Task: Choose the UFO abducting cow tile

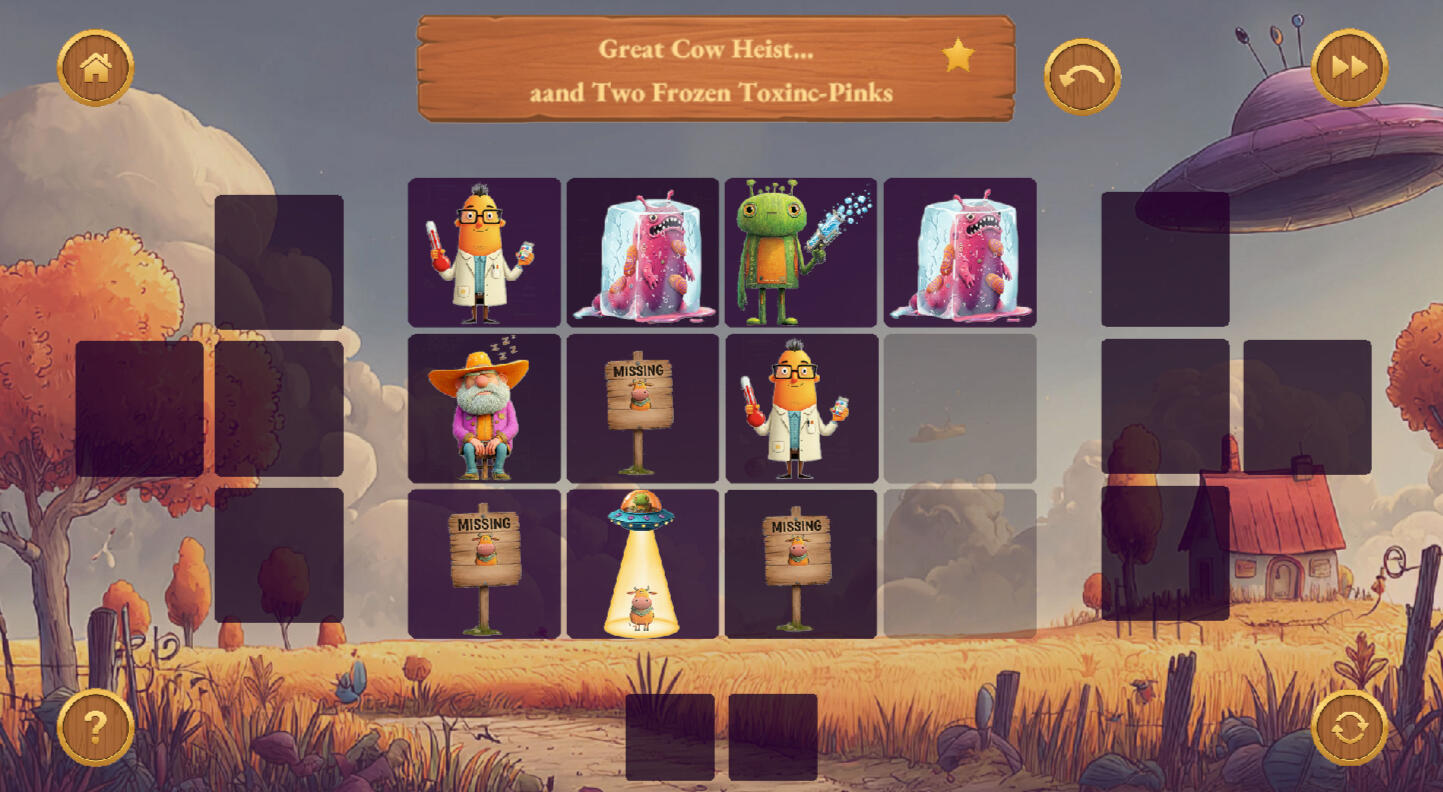Action: click(642, 564)
